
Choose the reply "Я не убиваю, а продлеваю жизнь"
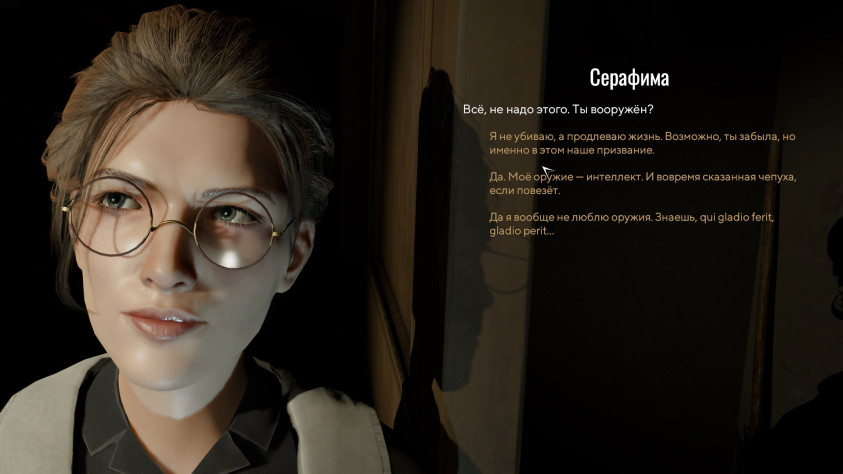pyautogui.click(x=641, y=143)
